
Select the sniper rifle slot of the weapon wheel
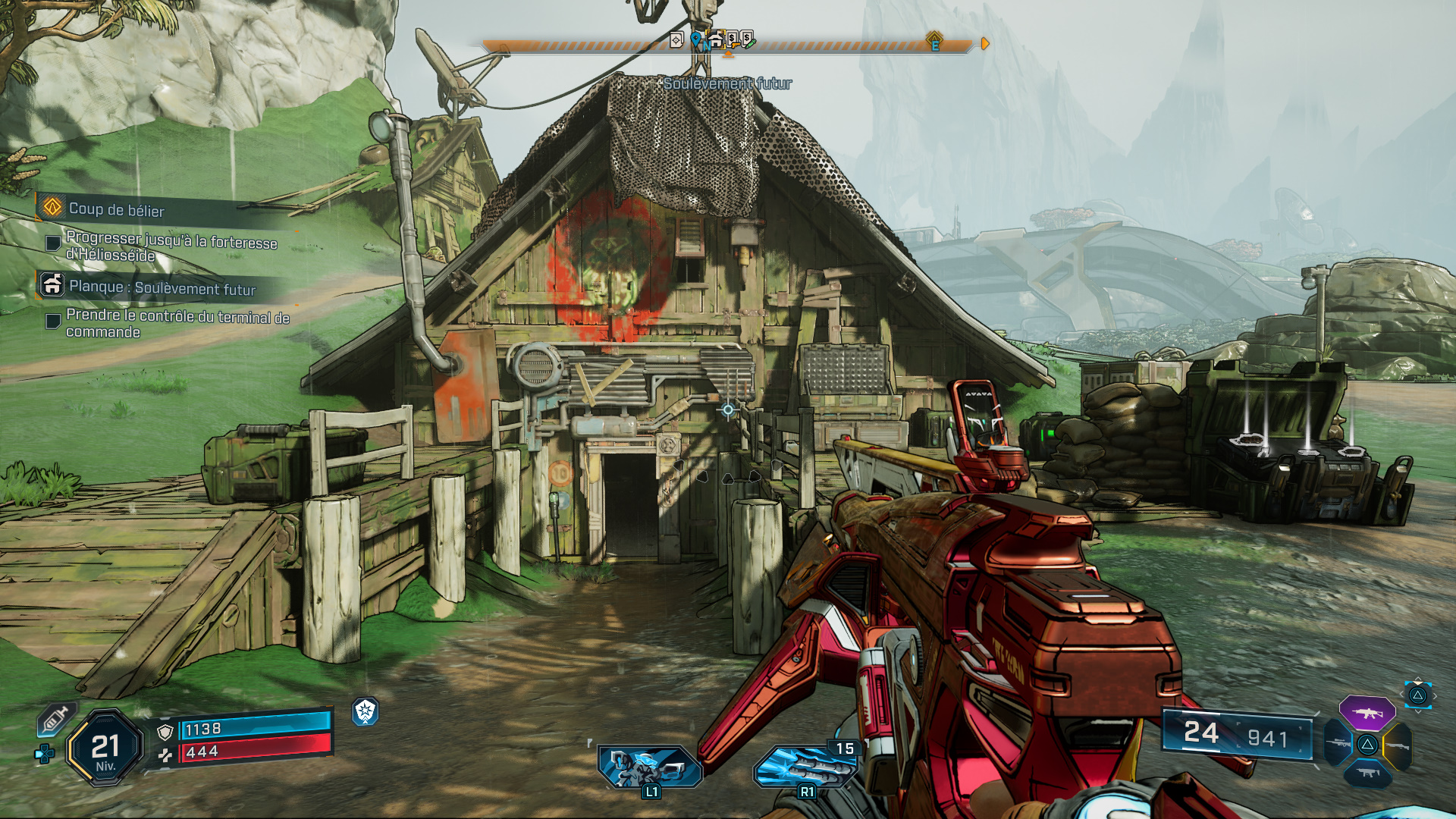click(x=1336, y=744)
